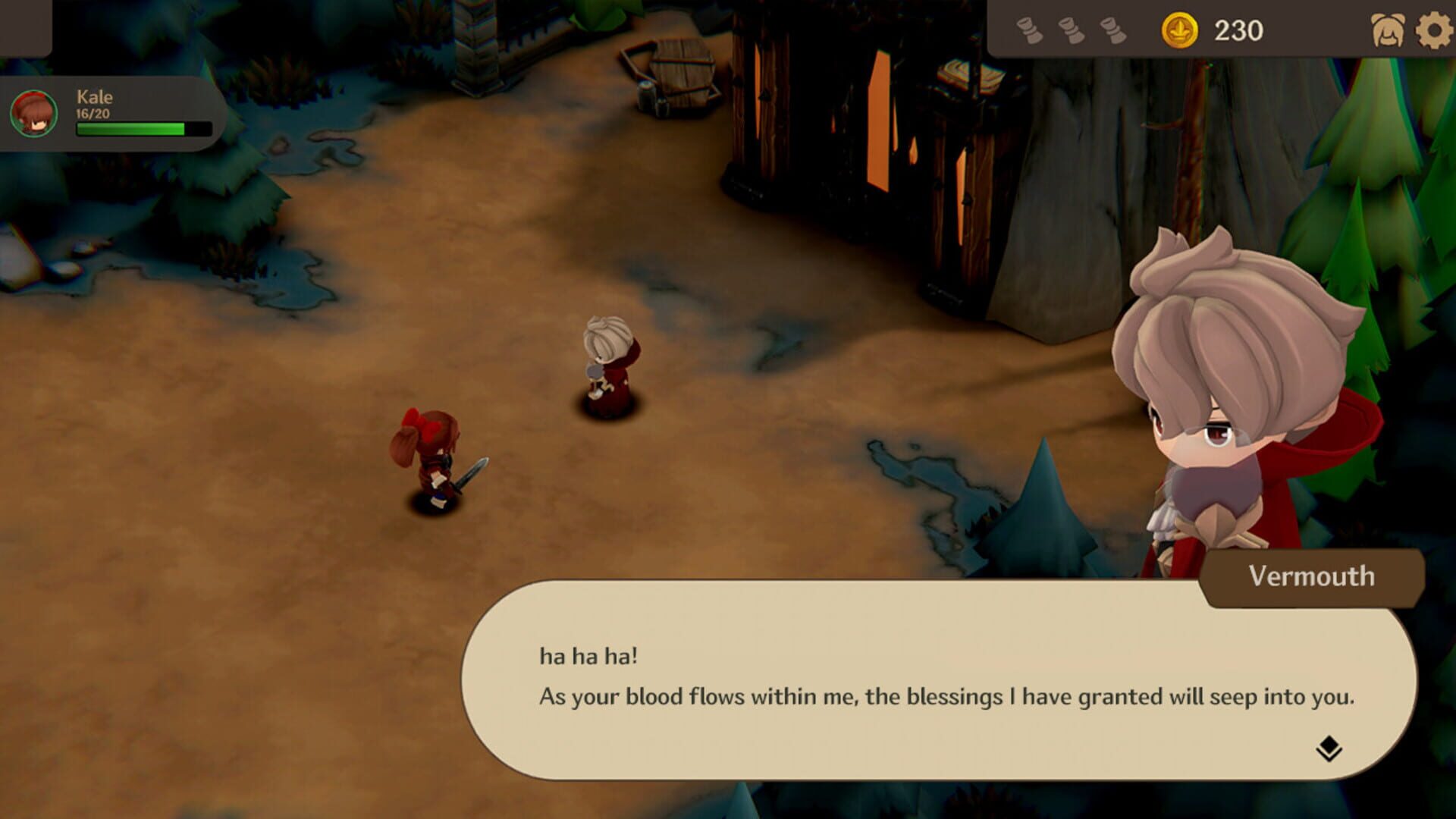Screen dimensions: 1456x819
Task: Select the third grey pouch slot icon
Action: point(1113,30)
